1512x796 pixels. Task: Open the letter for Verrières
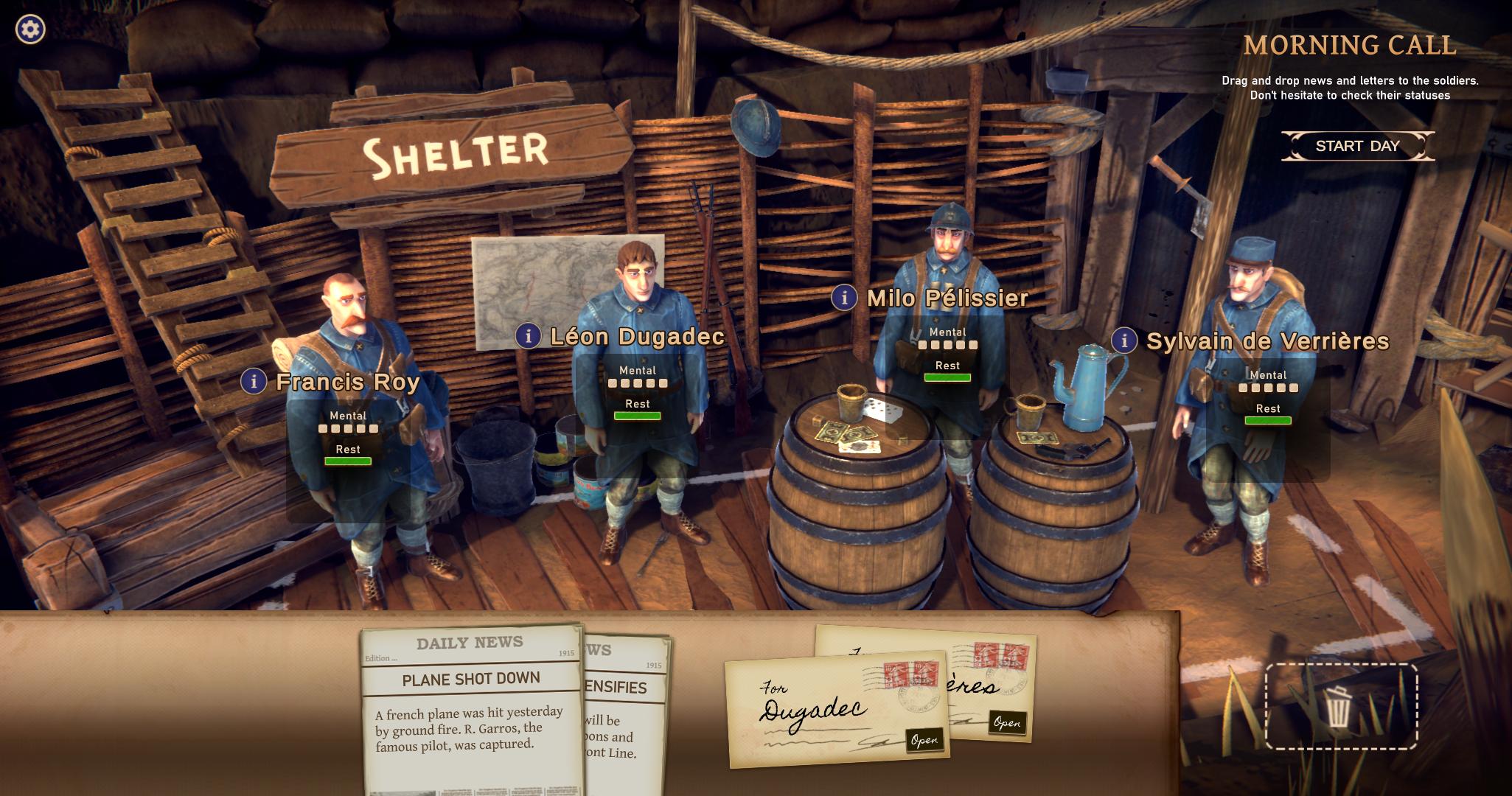[x=1007, y=722]
